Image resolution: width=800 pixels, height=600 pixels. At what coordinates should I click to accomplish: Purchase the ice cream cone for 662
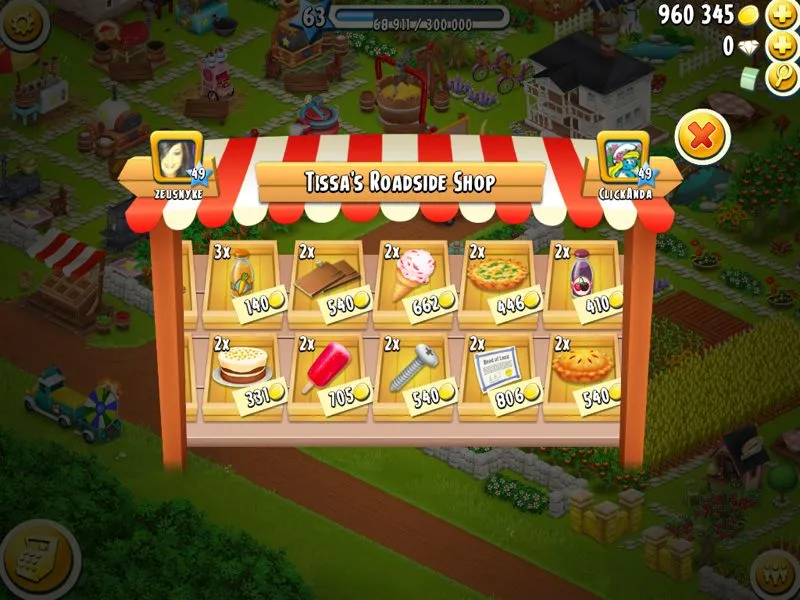(415, 282)
